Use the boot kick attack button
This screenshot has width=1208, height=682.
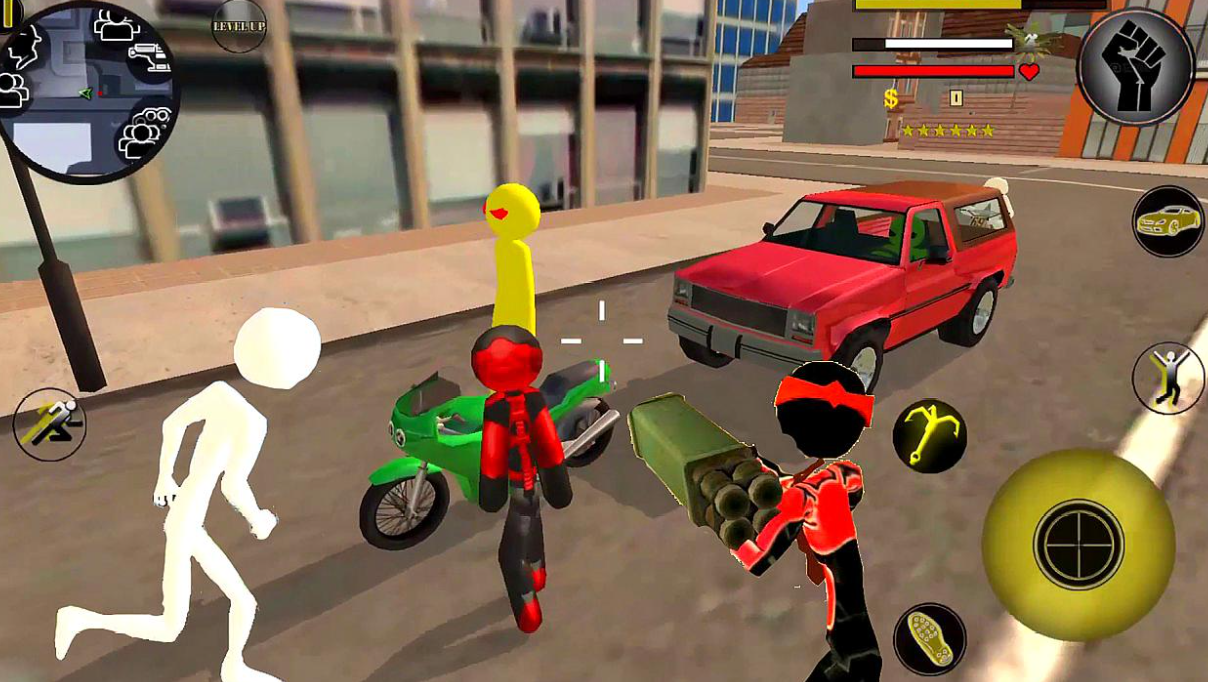[x=929, y=638]
